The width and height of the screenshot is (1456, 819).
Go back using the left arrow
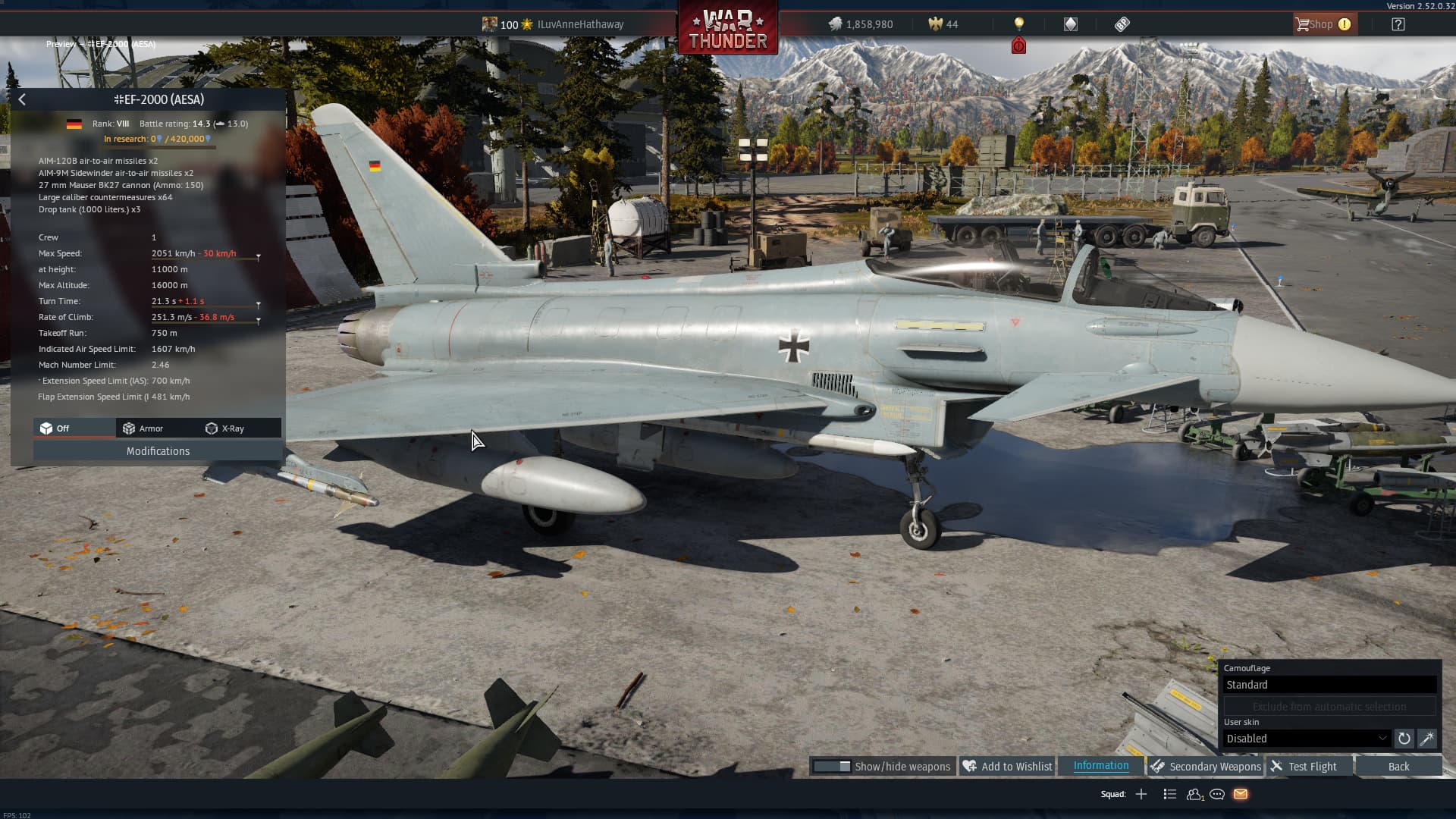tap(22, 99)
